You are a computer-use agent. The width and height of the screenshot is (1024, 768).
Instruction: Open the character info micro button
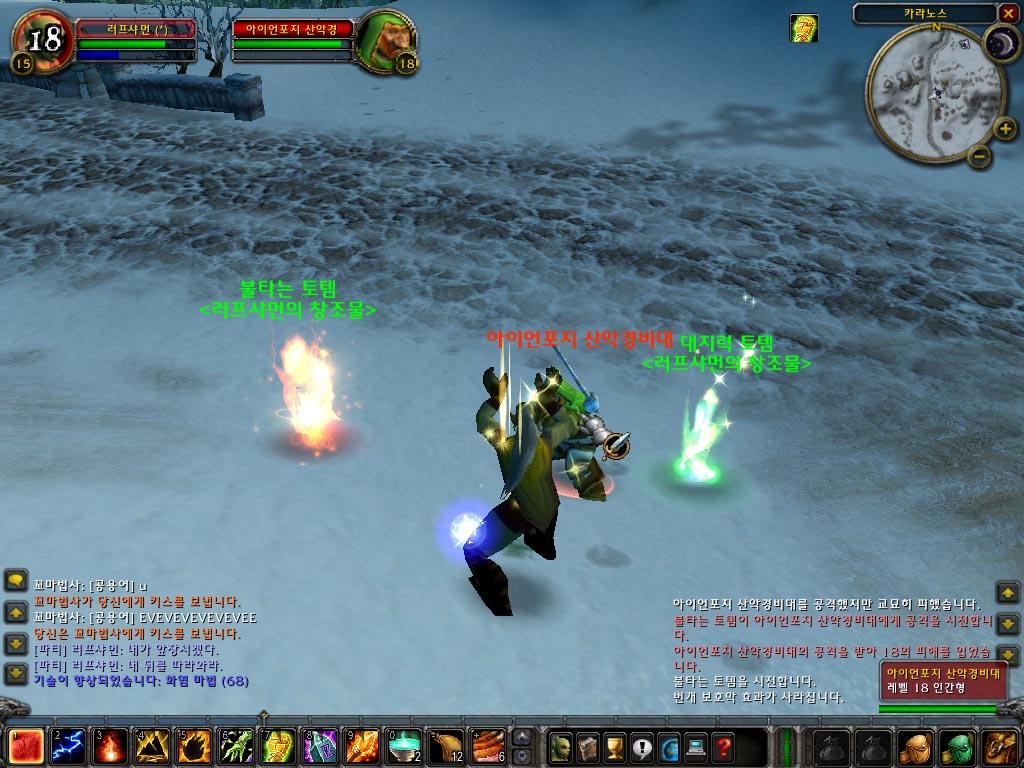[561, 746]
